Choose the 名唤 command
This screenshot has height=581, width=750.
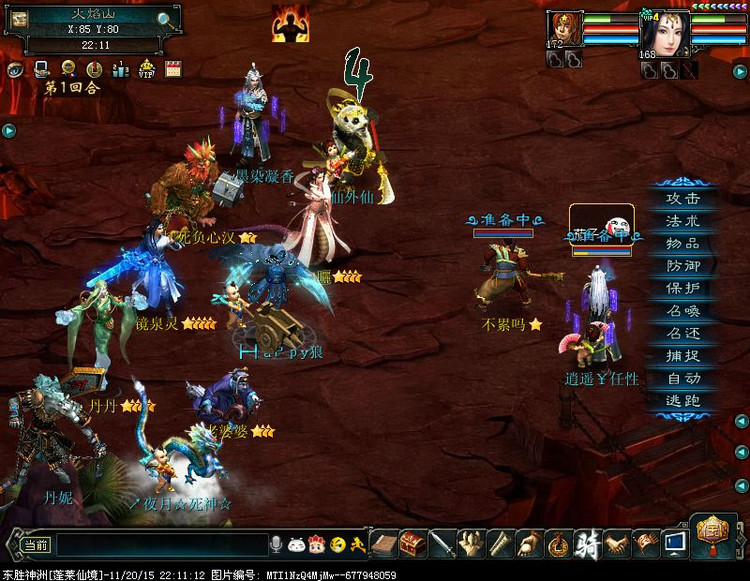coord(684,311)
